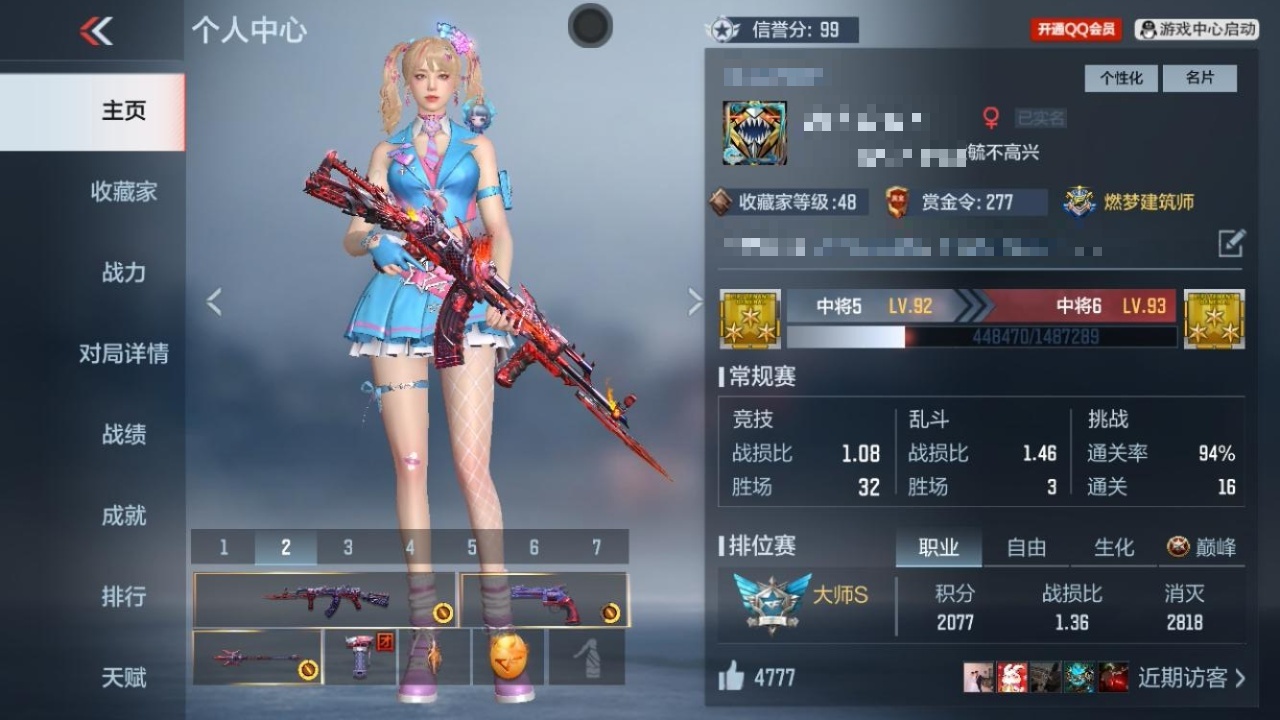The width and height of the screenshot is (1280, 720).
Task: View the 排行 rankings page
Action: click(123, 596)
